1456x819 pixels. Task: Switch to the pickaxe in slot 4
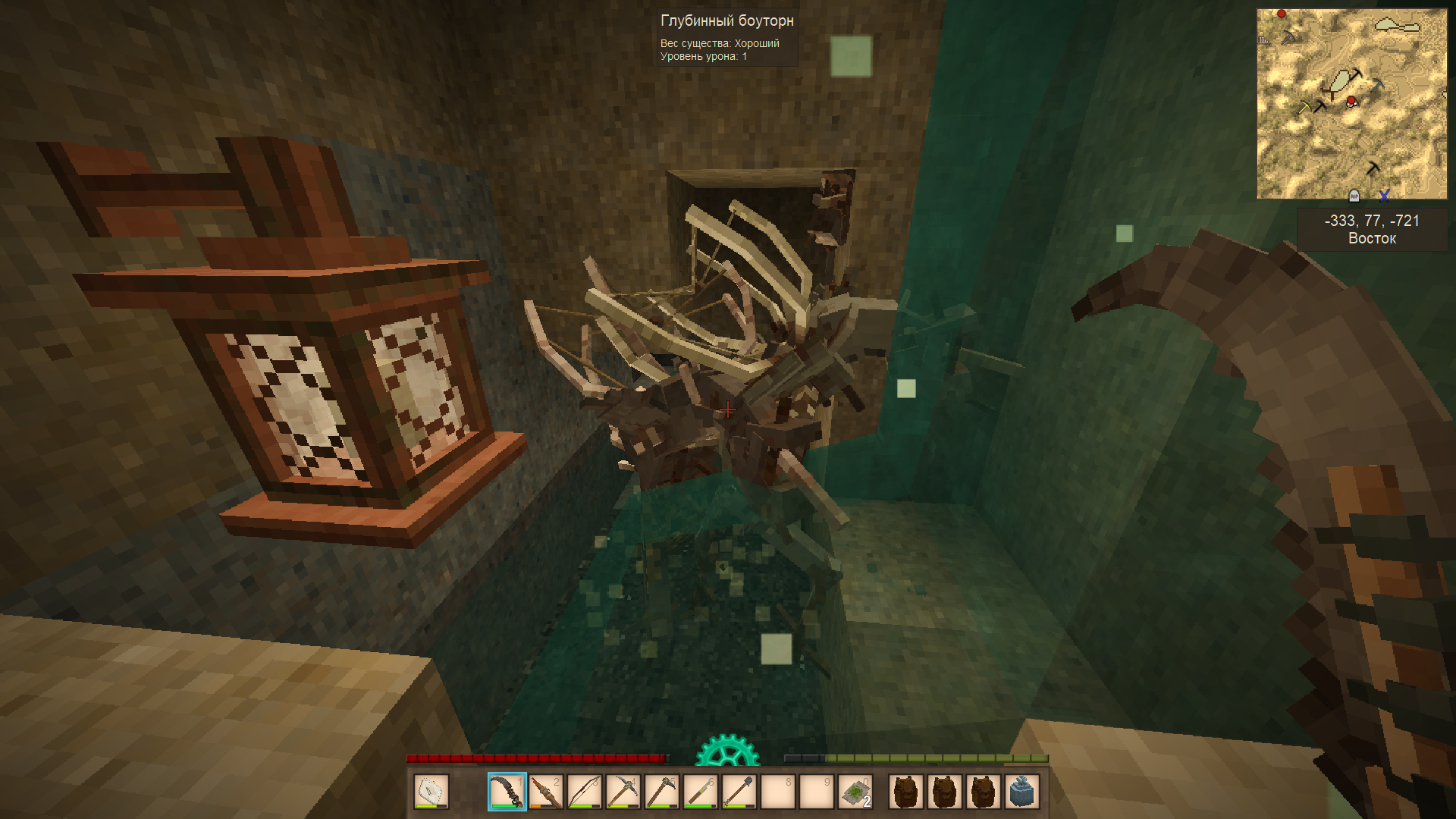(623, 792)
